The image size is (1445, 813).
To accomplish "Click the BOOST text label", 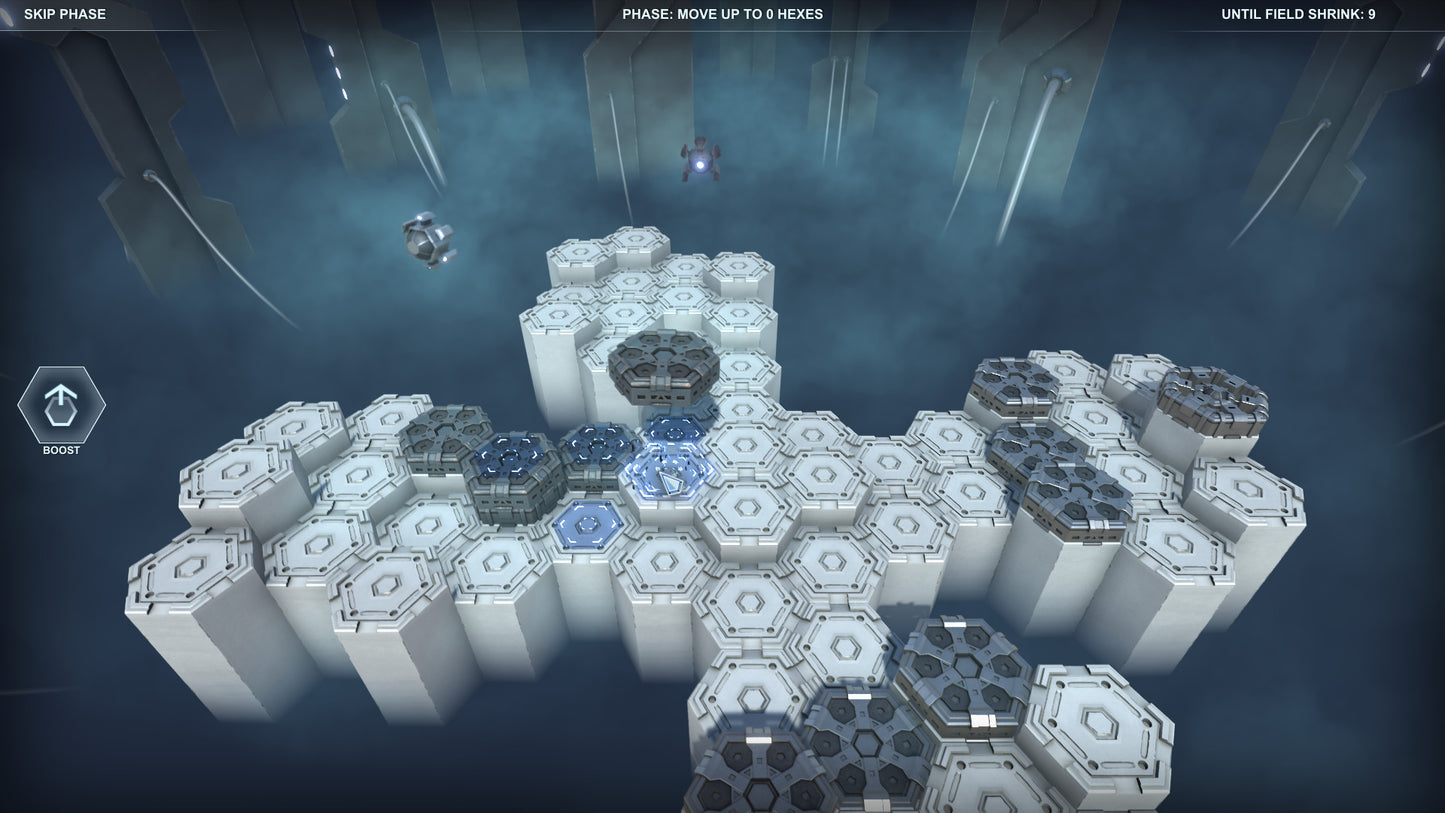I will pos(61,450).
